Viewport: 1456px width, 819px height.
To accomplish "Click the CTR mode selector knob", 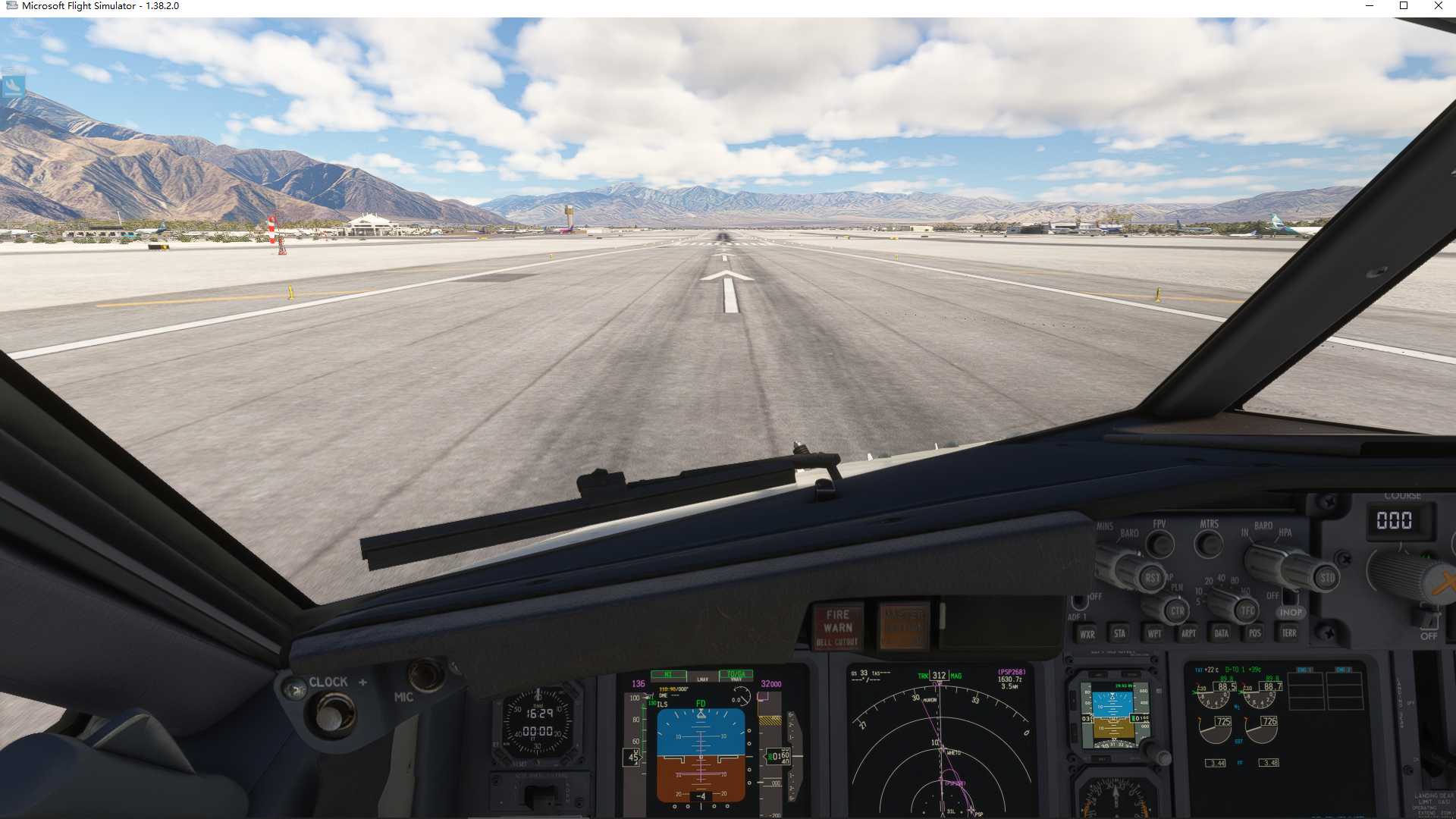I will click(1176, 610).
